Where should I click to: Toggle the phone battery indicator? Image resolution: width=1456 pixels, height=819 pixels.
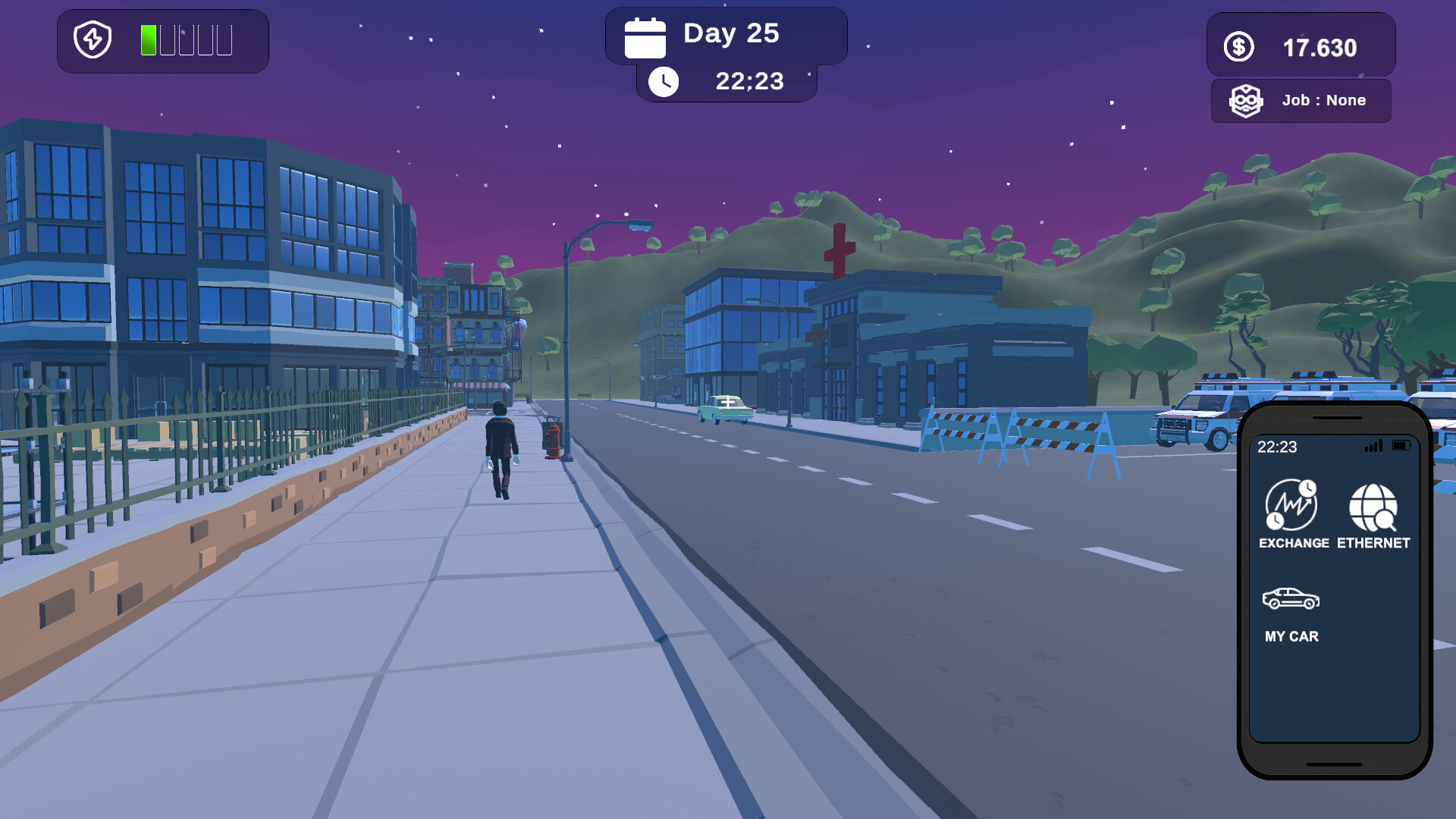1403,447
